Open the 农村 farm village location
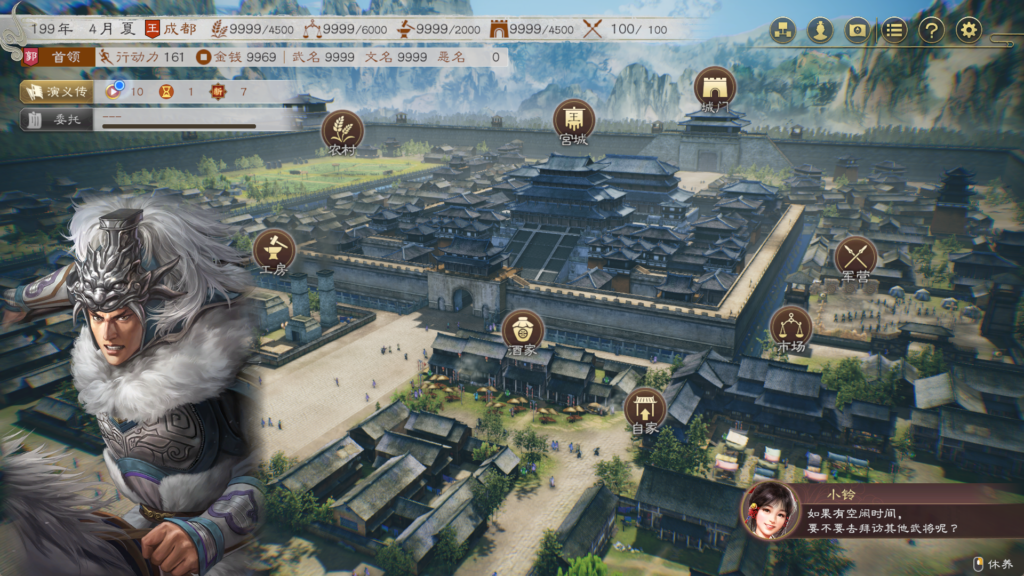 tap(342, 131)
